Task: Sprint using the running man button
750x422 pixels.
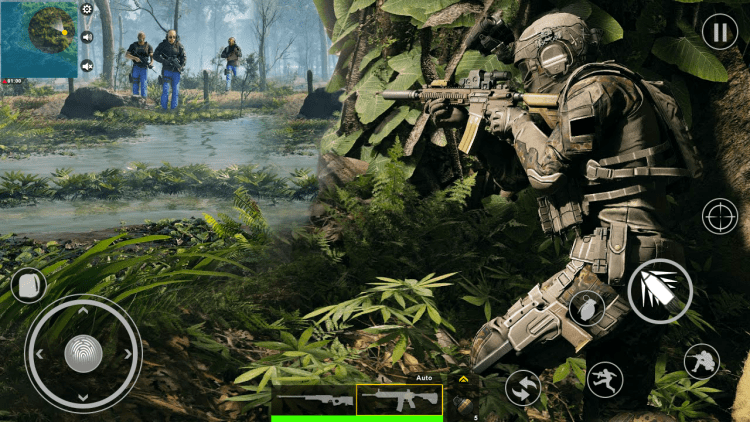Action: 605,378
